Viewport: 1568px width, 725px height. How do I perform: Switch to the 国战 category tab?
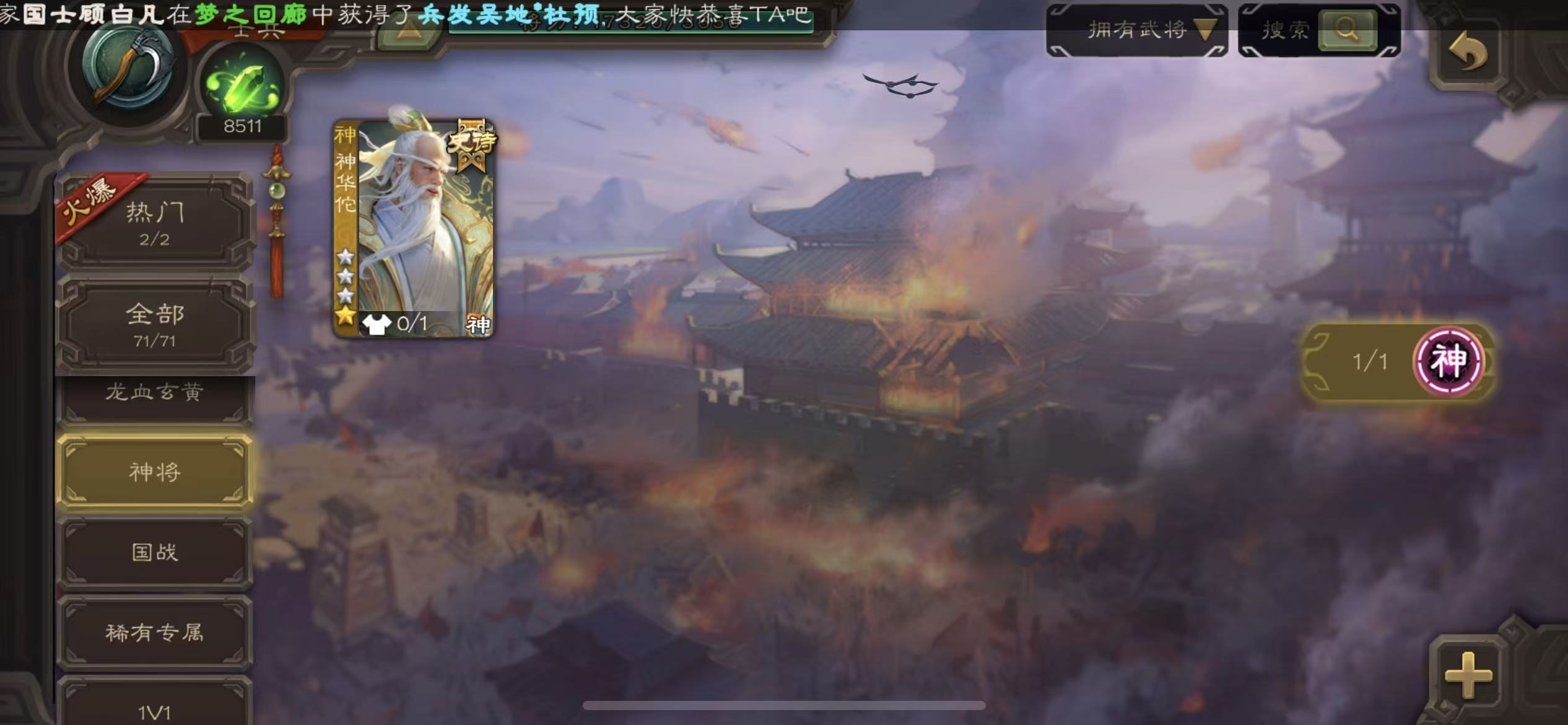pos(155,552)
